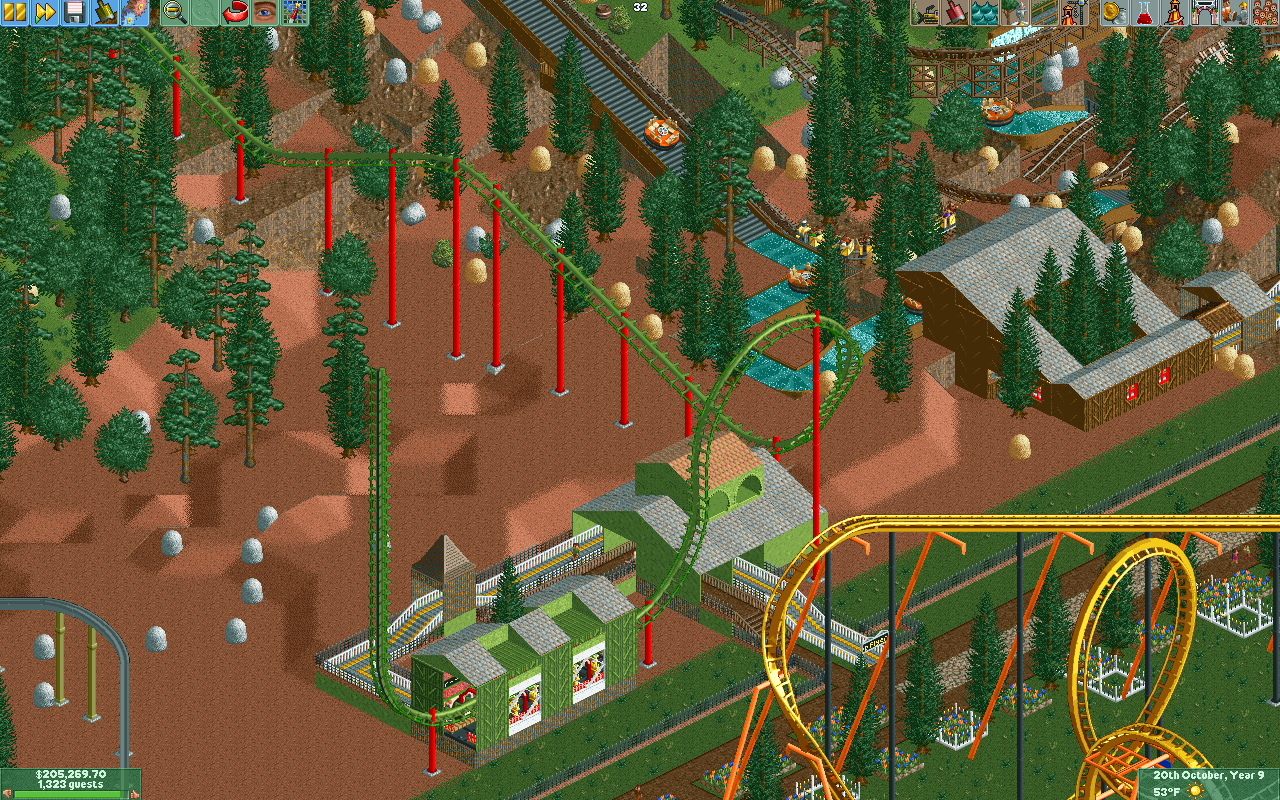Zoom out using the magnifying glass

174,13
